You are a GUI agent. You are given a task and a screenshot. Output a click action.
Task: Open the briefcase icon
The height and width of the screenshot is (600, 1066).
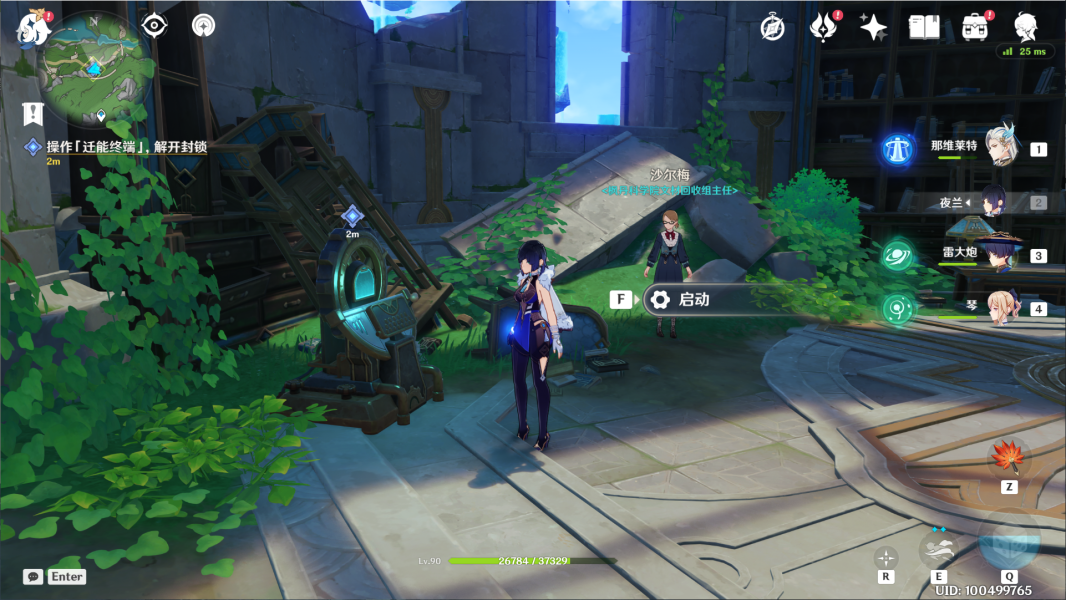[x=975, y=27]
